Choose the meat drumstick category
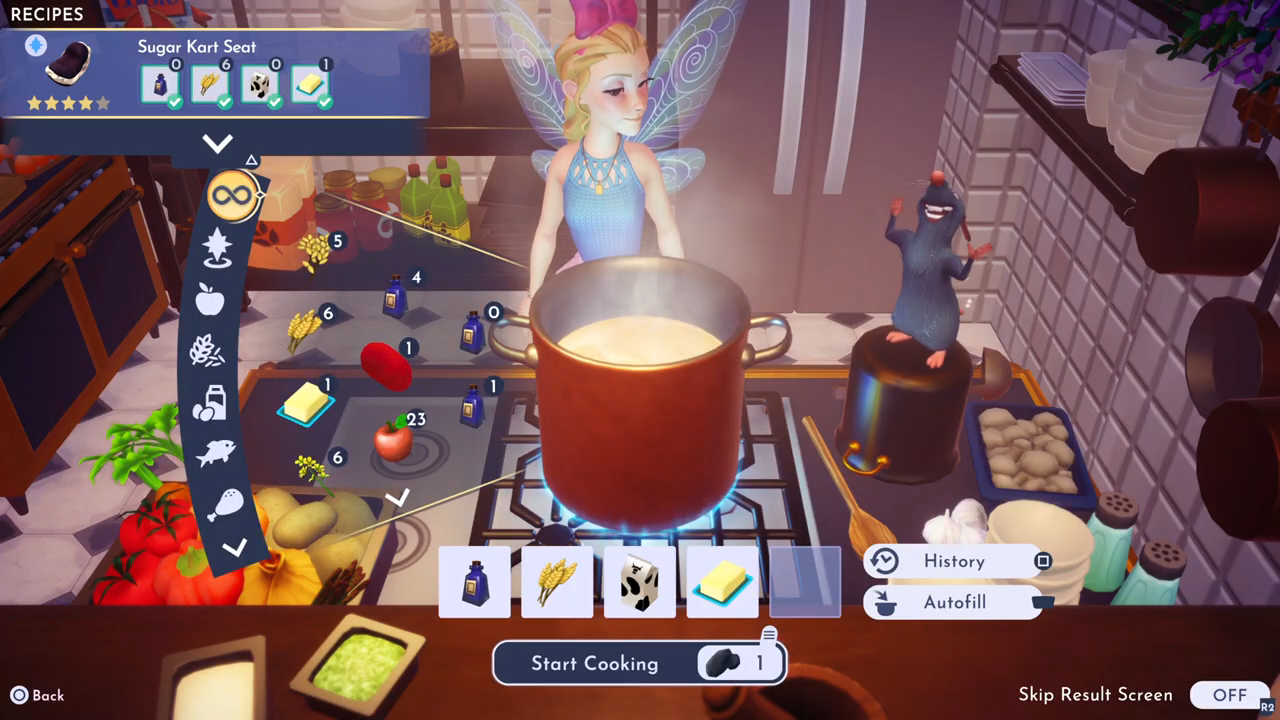 point(222,504)
